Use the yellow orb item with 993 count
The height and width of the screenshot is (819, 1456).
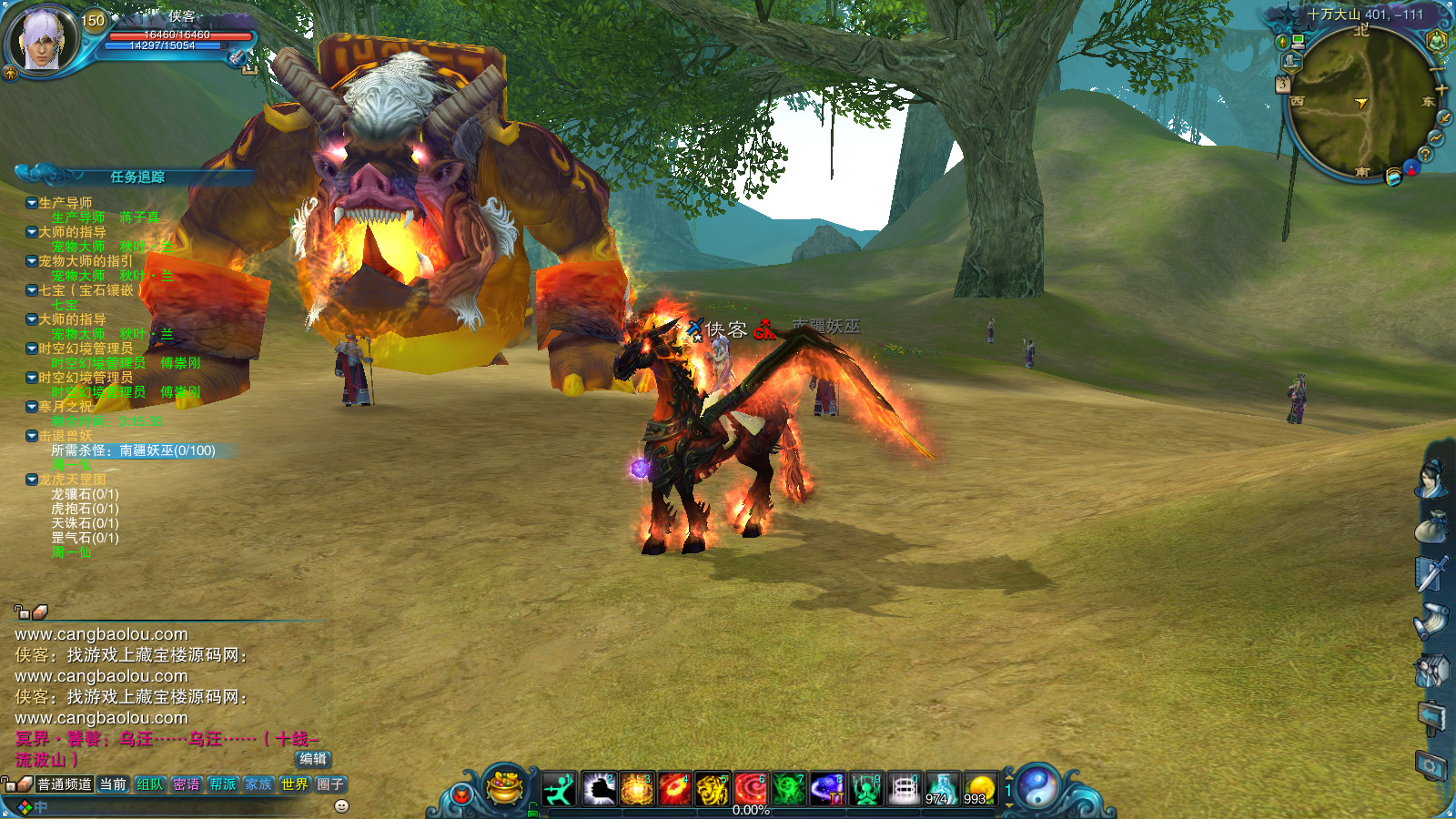(x=979, y=789)
